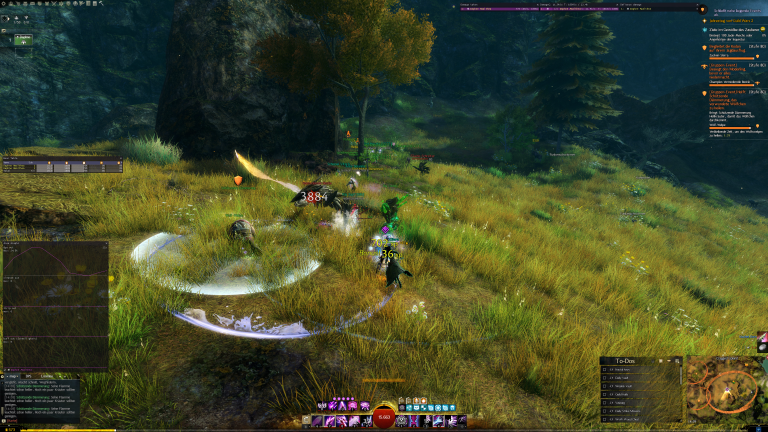Click the chat log panel

tap(40, 393)
